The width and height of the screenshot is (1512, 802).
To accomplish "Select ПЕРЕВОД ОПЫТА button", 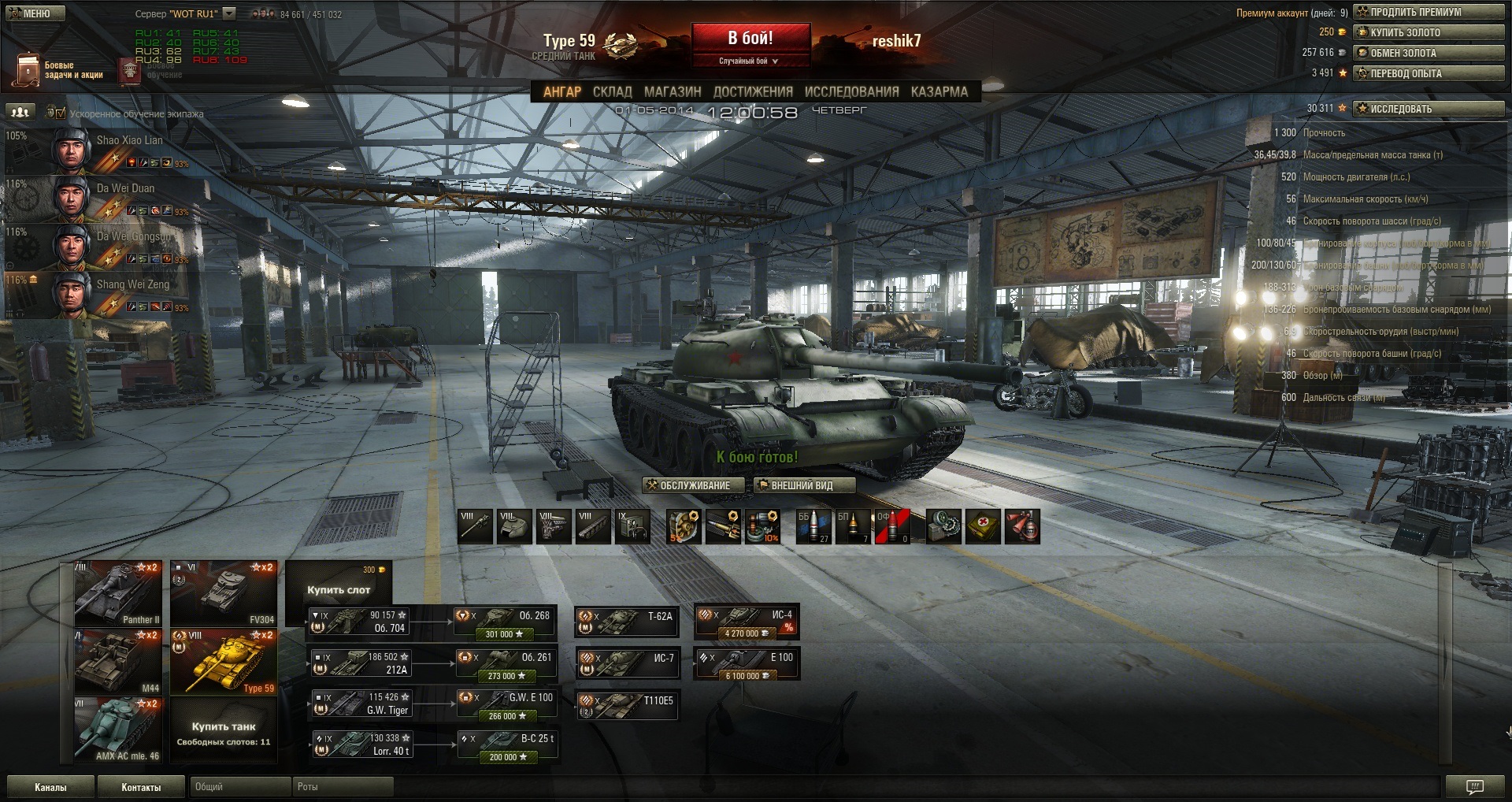I will click(1428, 73).
